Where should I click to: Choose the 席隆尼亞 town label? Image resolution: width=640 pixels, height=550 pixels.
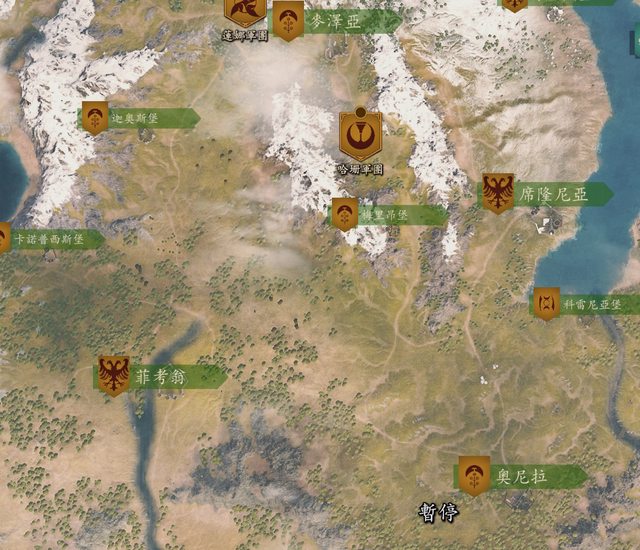click(547, 195)
